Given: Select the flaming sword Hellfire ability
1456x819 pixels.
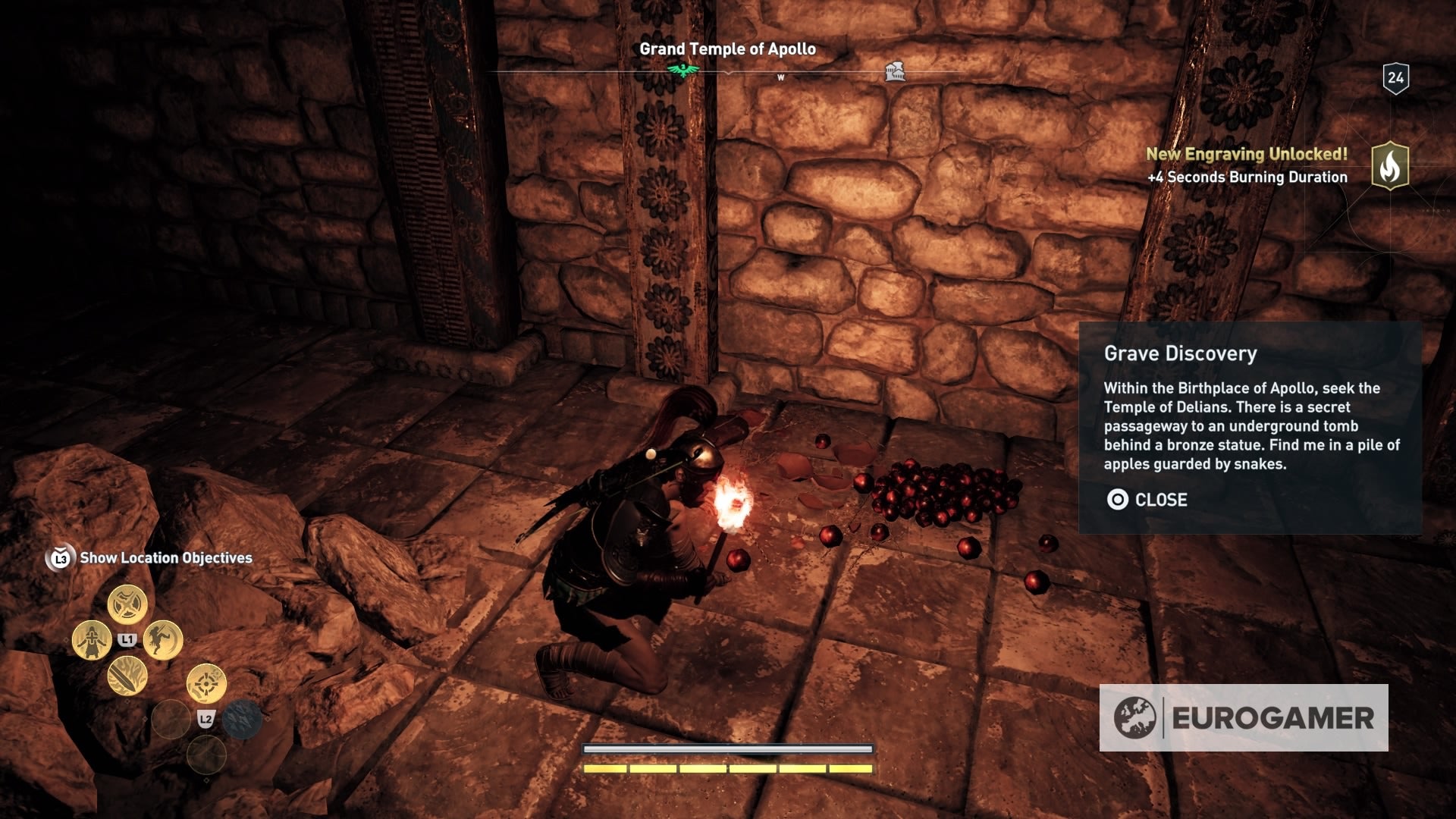Looking at the screenshot, I should (128, 677).
